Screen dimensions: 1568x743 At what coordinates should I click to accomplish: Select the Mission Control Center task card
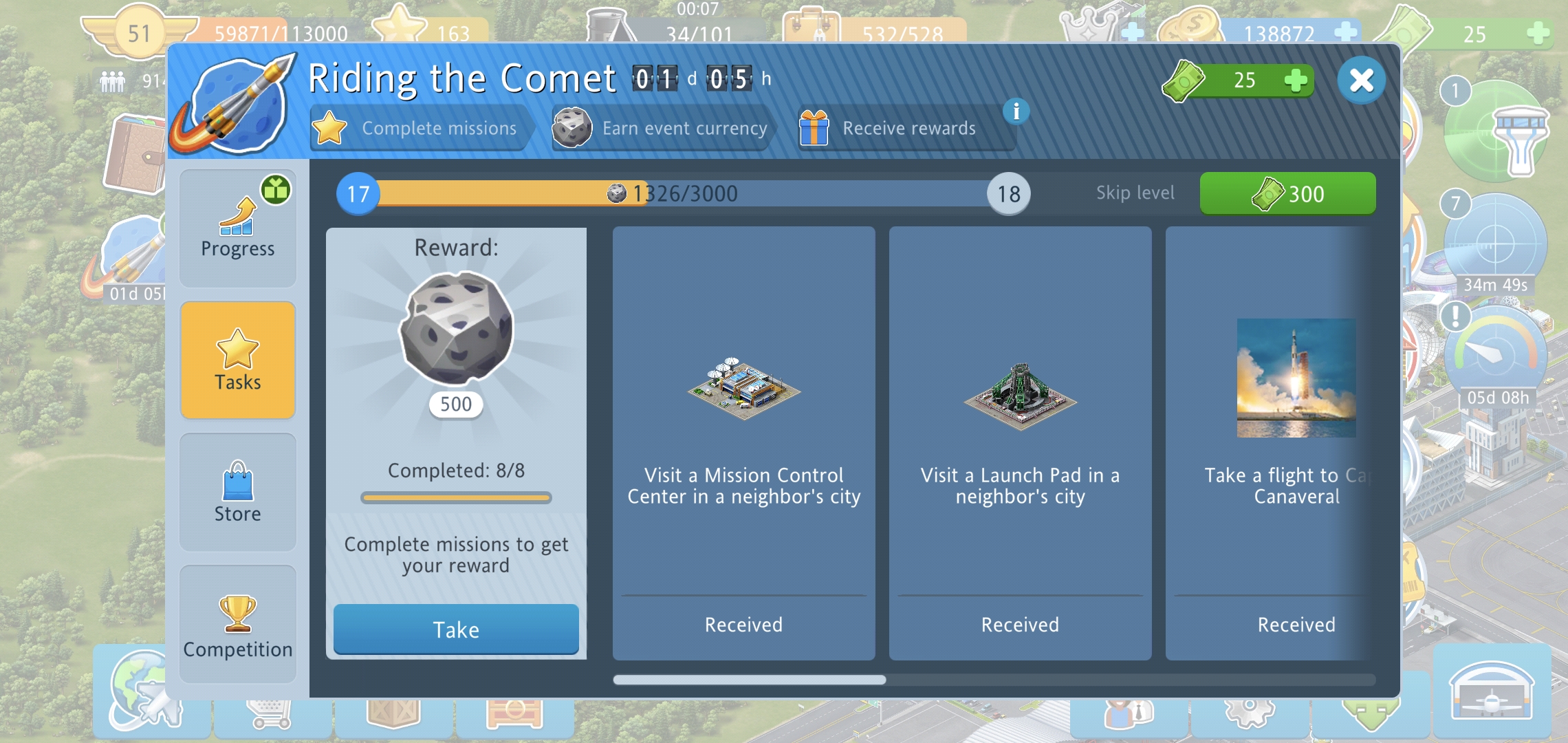[x=743, y=443]
